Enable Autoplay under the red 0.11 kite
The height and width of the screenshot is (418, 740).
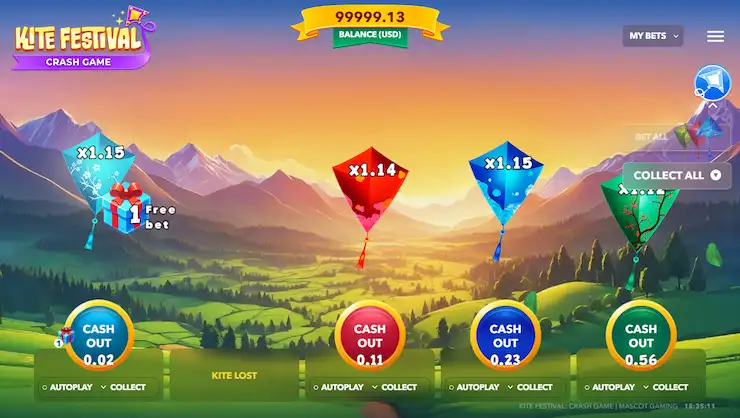(x=337, y=387)
